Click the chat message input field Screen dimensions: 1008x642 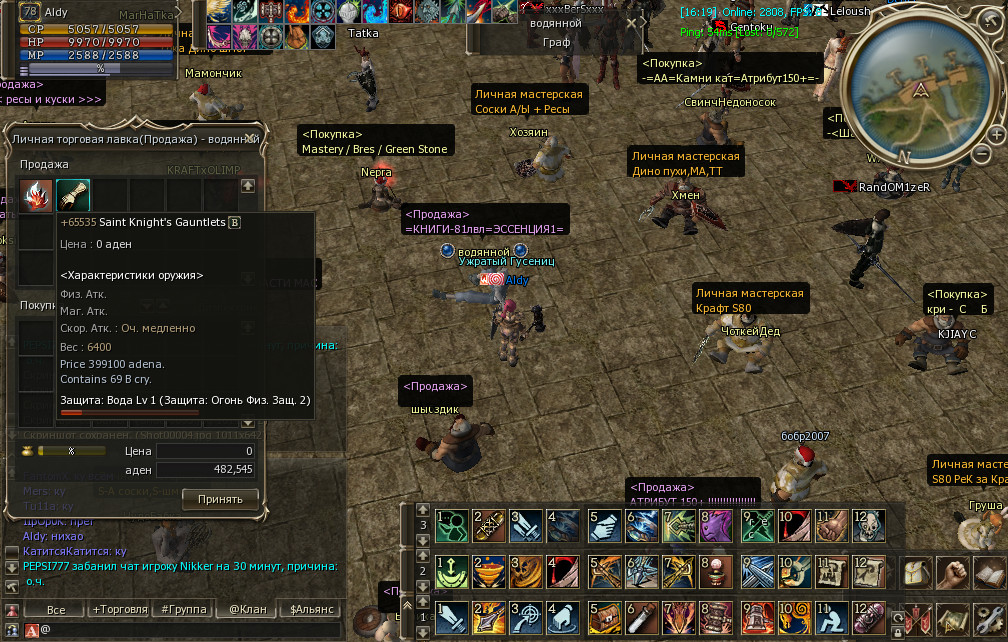point(190,630)
